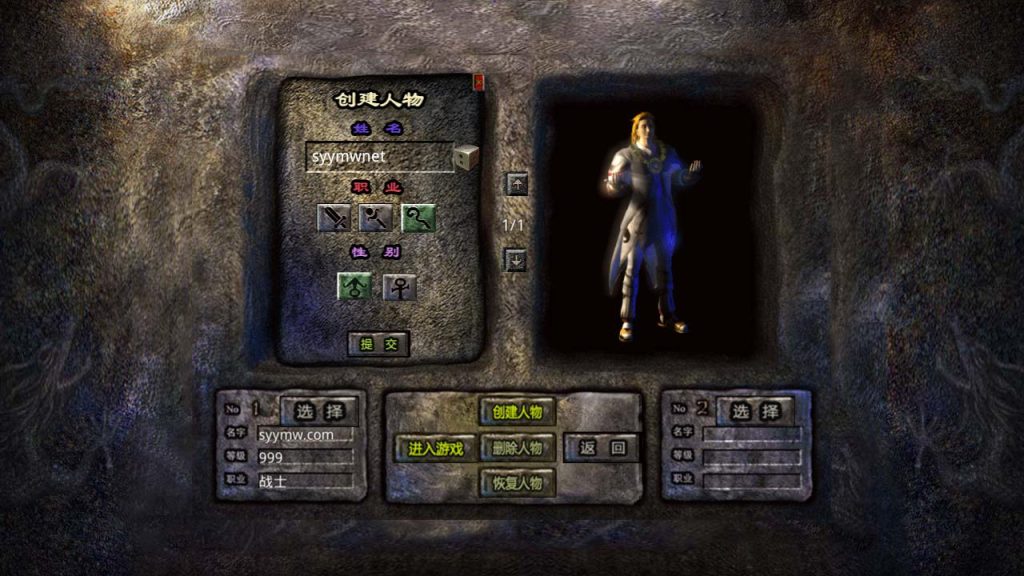Click the down arrow page button
Screen dimensions: 1024x576
click(515, 260)
